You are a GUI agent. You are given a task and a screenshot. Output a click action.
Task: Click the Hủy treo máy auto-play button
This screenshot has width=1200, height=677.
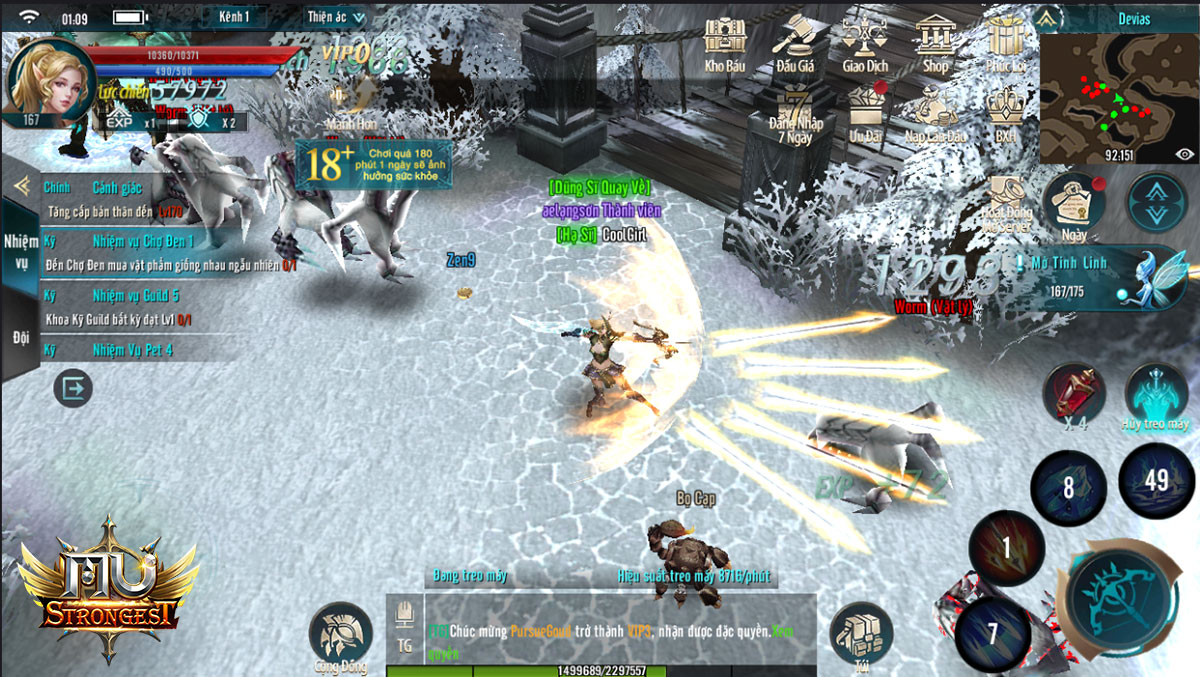(x=1155, y=394)
